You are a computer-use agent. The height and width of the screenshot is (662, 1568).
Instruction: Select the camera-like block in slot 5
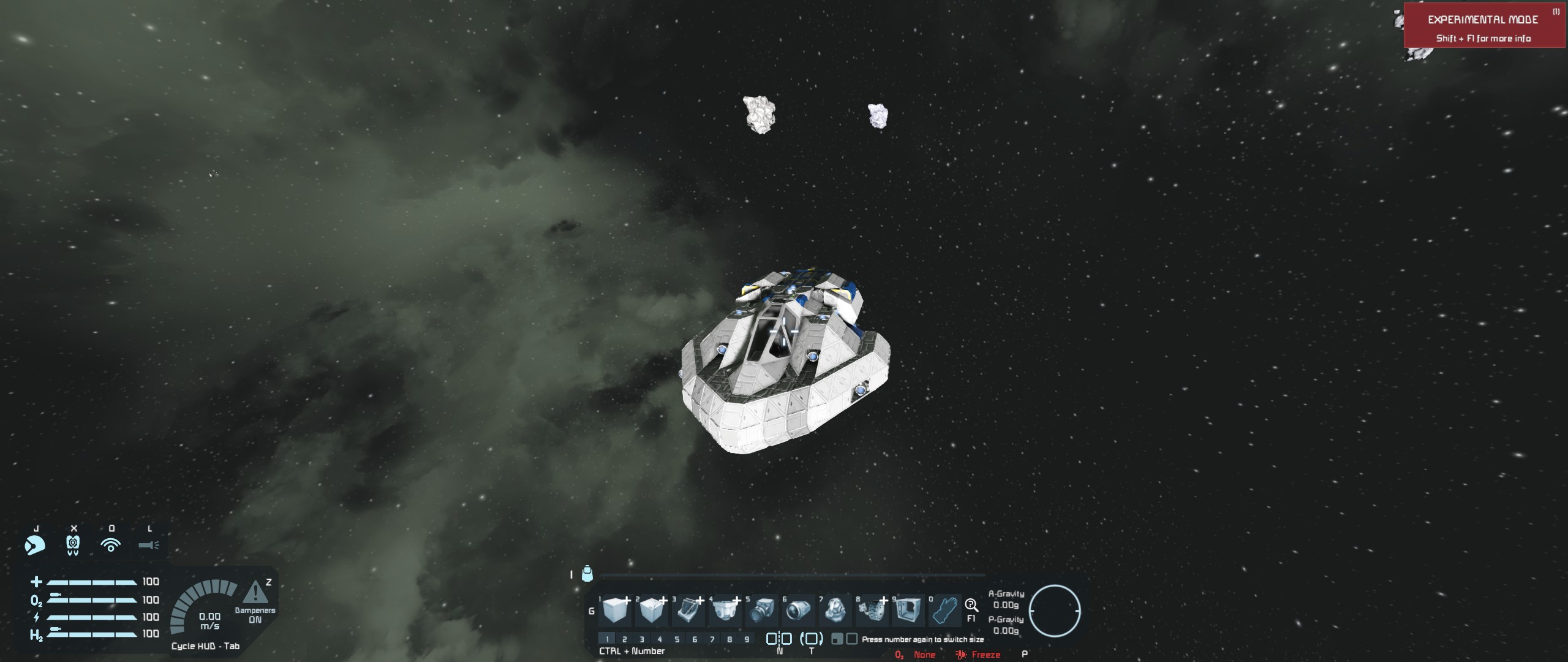[762, 611]
